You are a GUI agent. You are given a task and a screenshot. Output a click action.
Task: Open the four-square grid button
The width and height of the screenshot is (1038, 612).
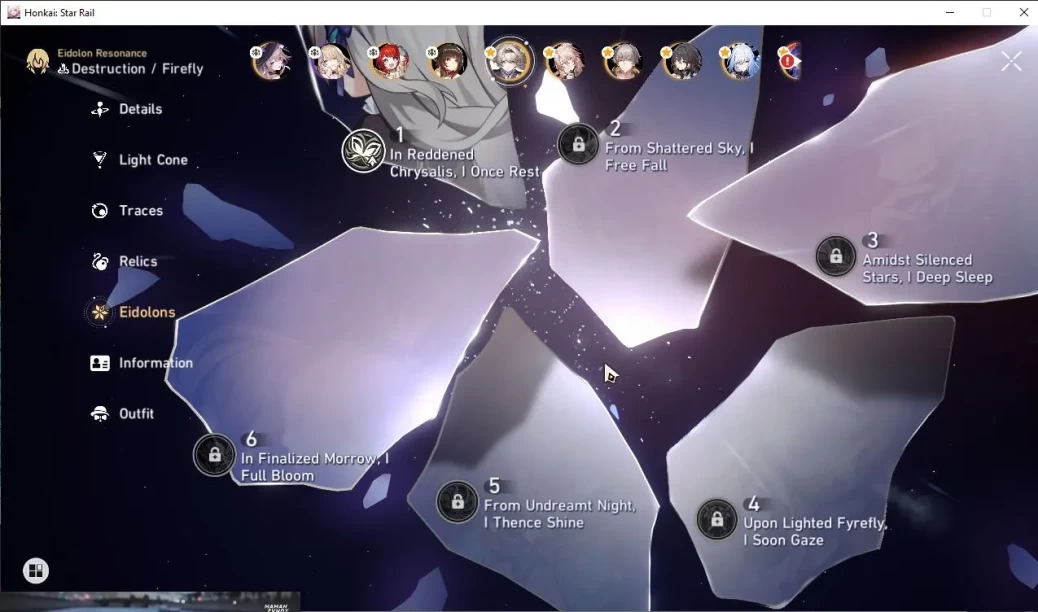(x=36, y=571)
